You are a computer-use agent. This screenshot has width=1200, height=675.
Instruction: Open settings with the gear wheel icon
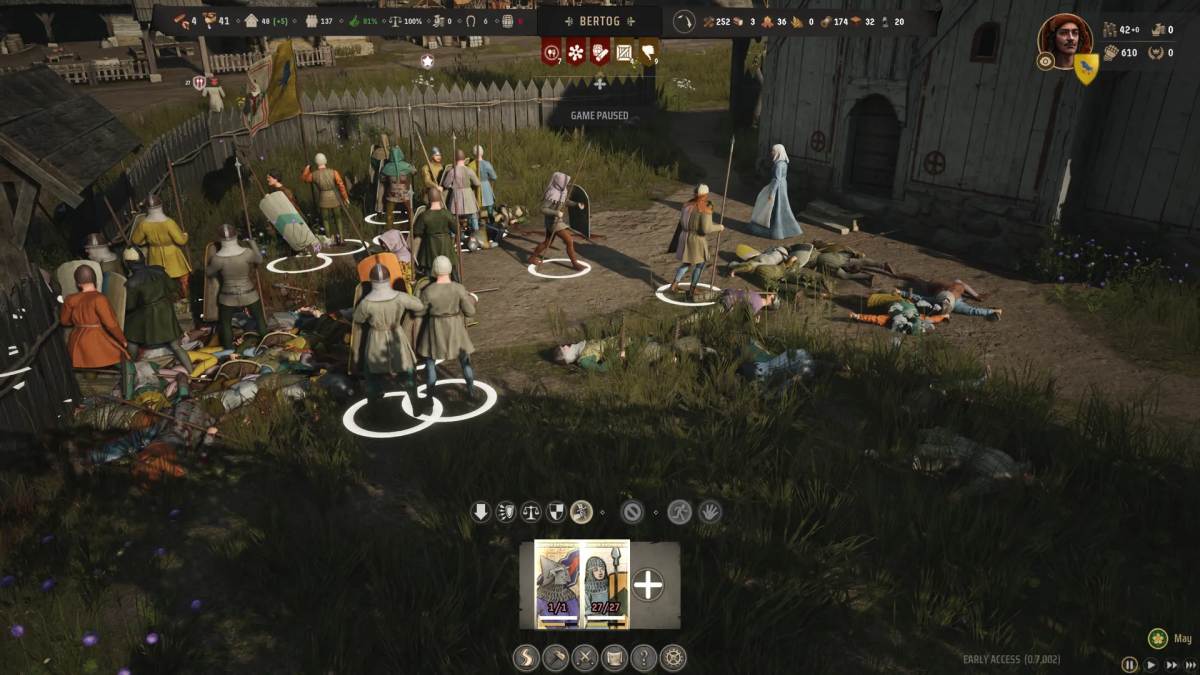click(673, 657)
